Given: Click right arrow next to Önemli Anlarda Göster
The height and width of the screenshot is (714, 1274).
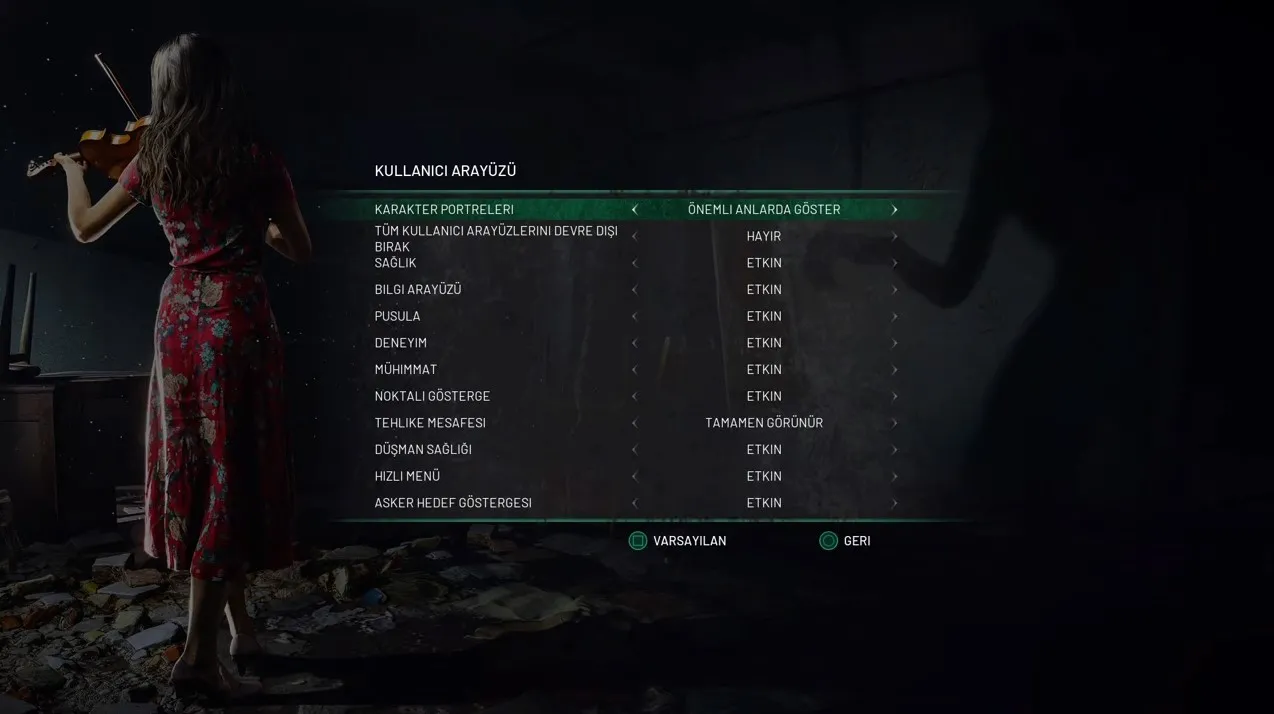Looking at the screenshot, I should click(x=894, y=210).
